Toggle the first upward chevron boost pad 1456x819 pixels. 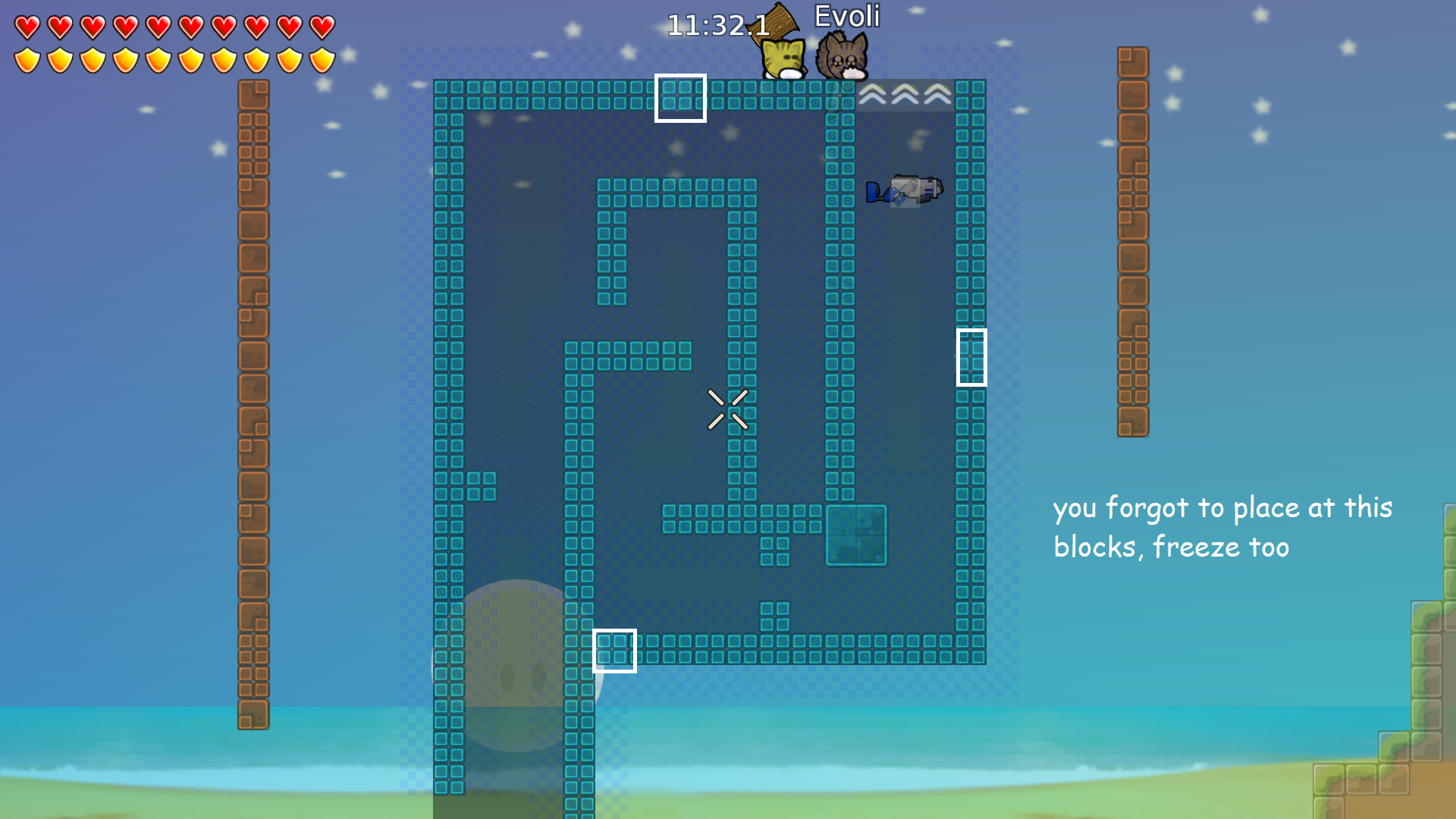tap(874, 95)
